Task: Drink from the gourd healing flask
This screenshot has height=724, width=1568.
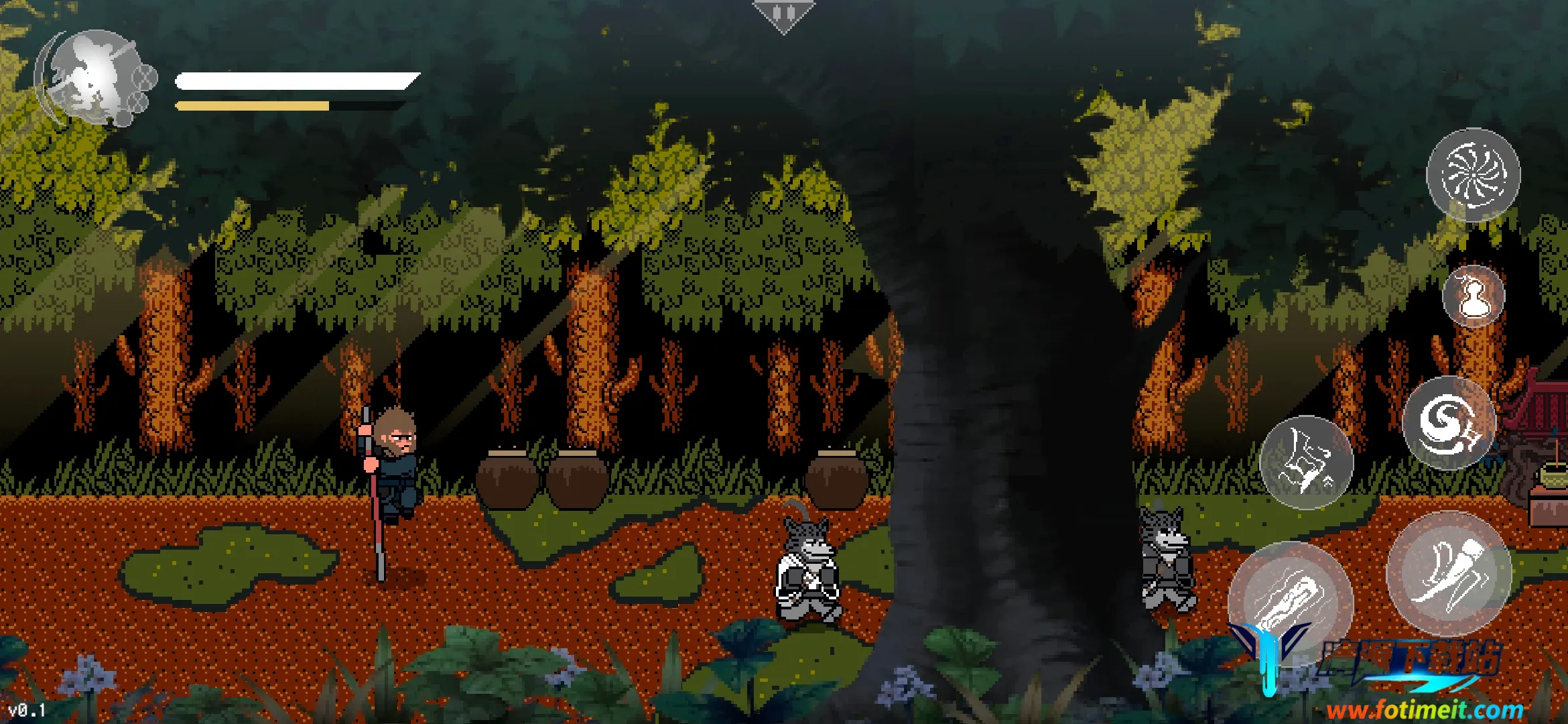Action: 1473,296
